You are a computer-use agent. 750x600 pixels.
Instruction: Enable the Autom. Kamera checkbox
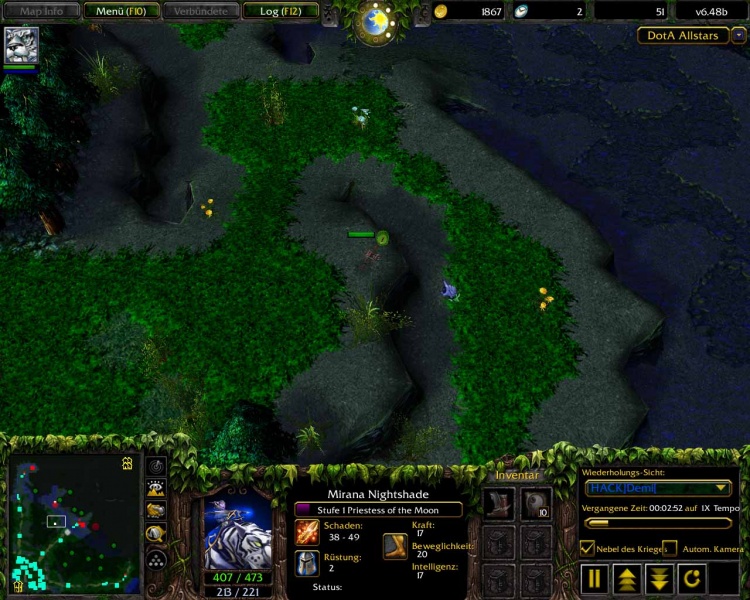[669, 548]
